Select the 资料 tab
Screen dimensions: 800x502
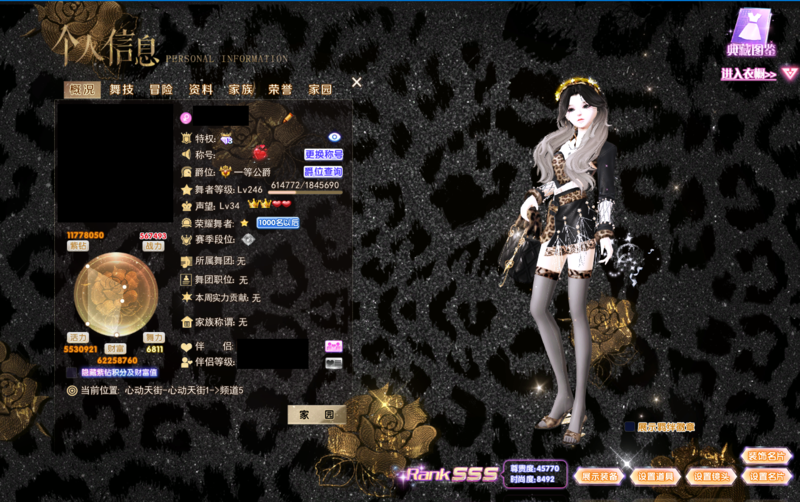tap(201, 90)
